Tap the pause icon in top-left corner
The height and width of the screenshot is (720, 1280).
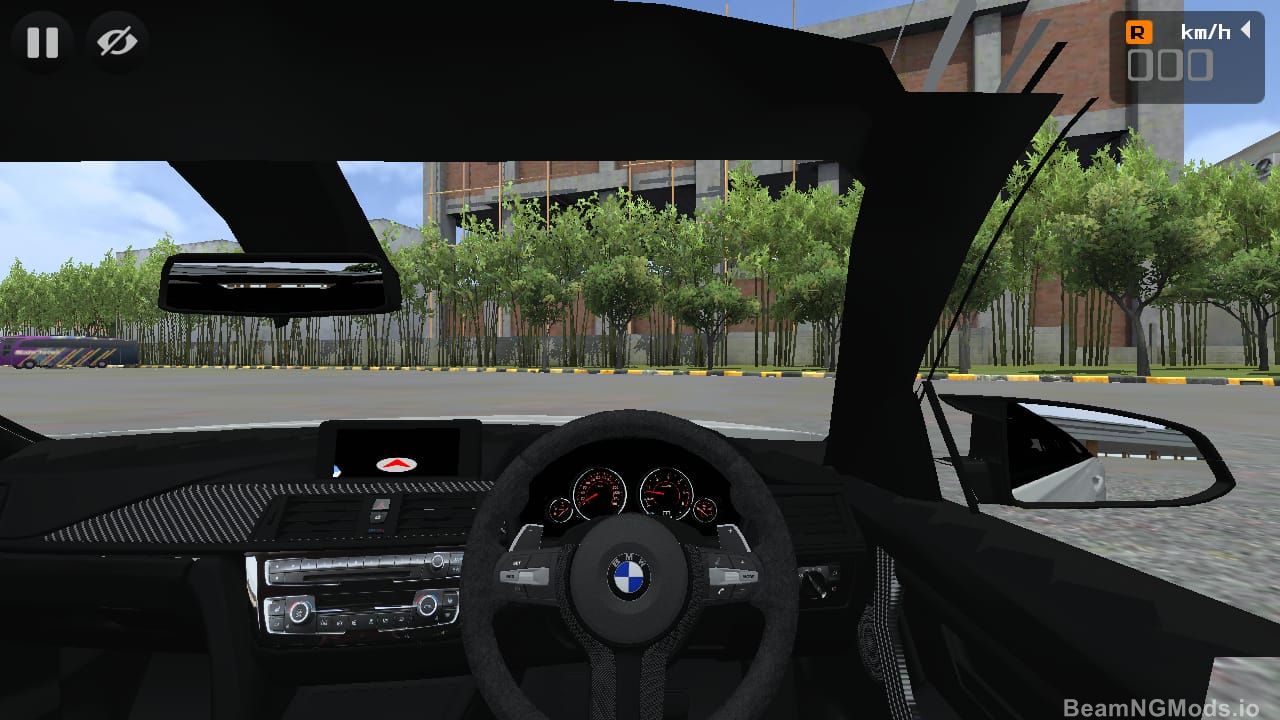click(x=42, y=42)
